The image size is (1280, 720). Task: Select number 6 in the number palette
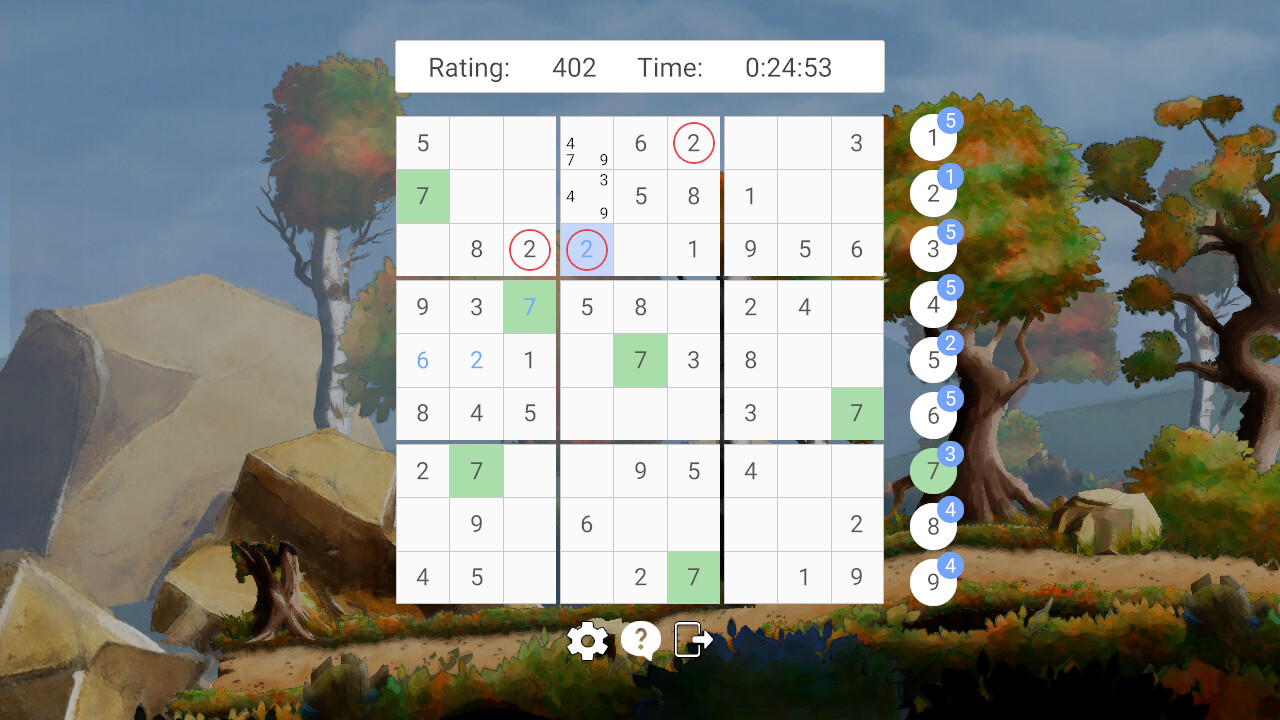pyautogui.click(x=932, y=414)
